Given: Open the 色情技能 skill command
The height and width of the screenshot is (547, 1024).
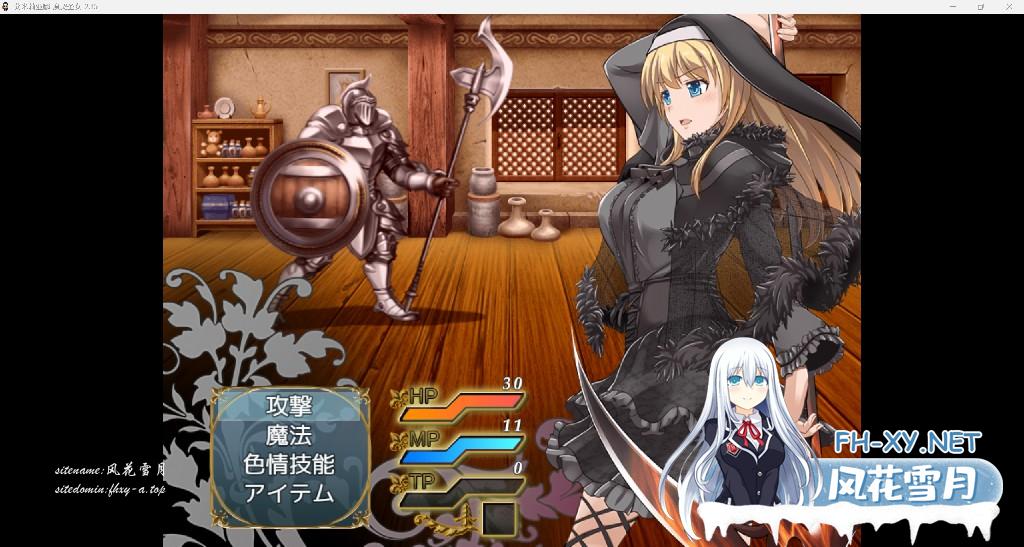Looking at the screenshot, I should (x=289, y=464).
